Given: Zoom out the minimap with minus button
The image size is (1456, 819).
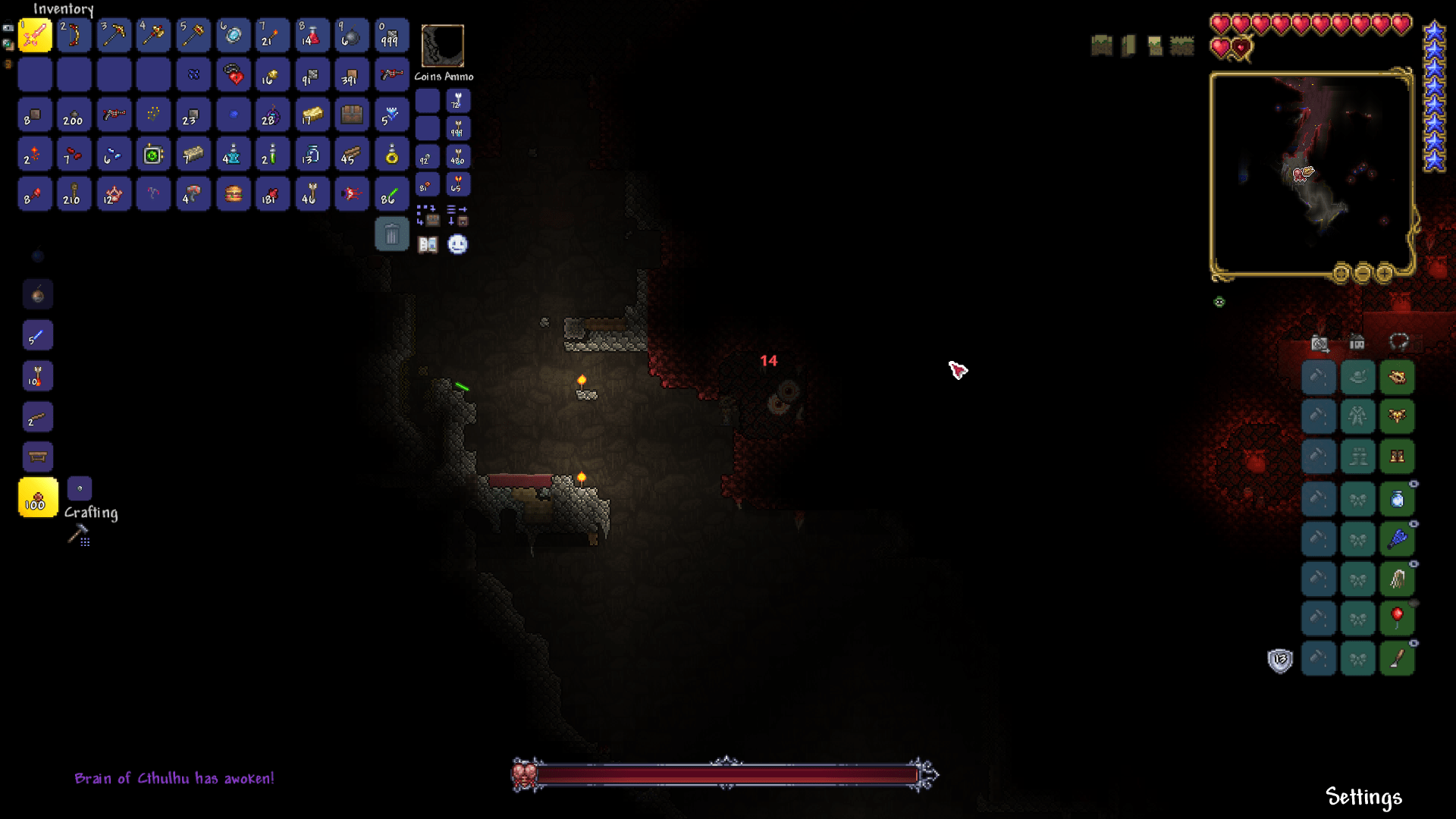Looking at the screenshot, I should (x=1363, y=273).
